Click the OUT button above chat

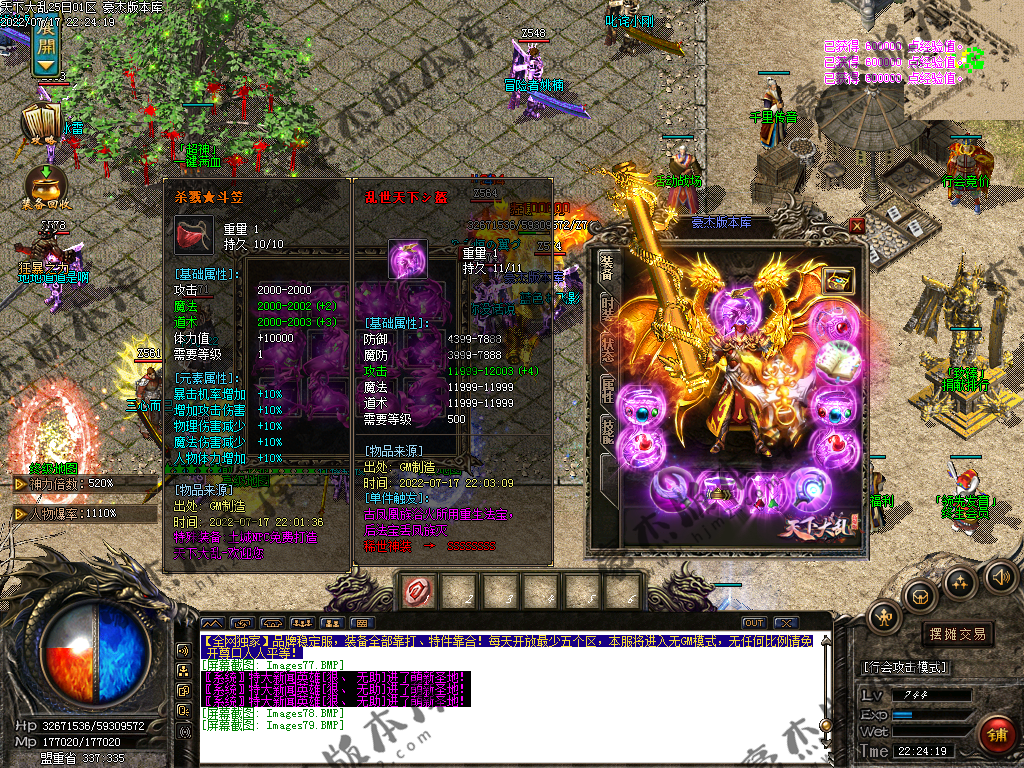[x=754, y=623]
